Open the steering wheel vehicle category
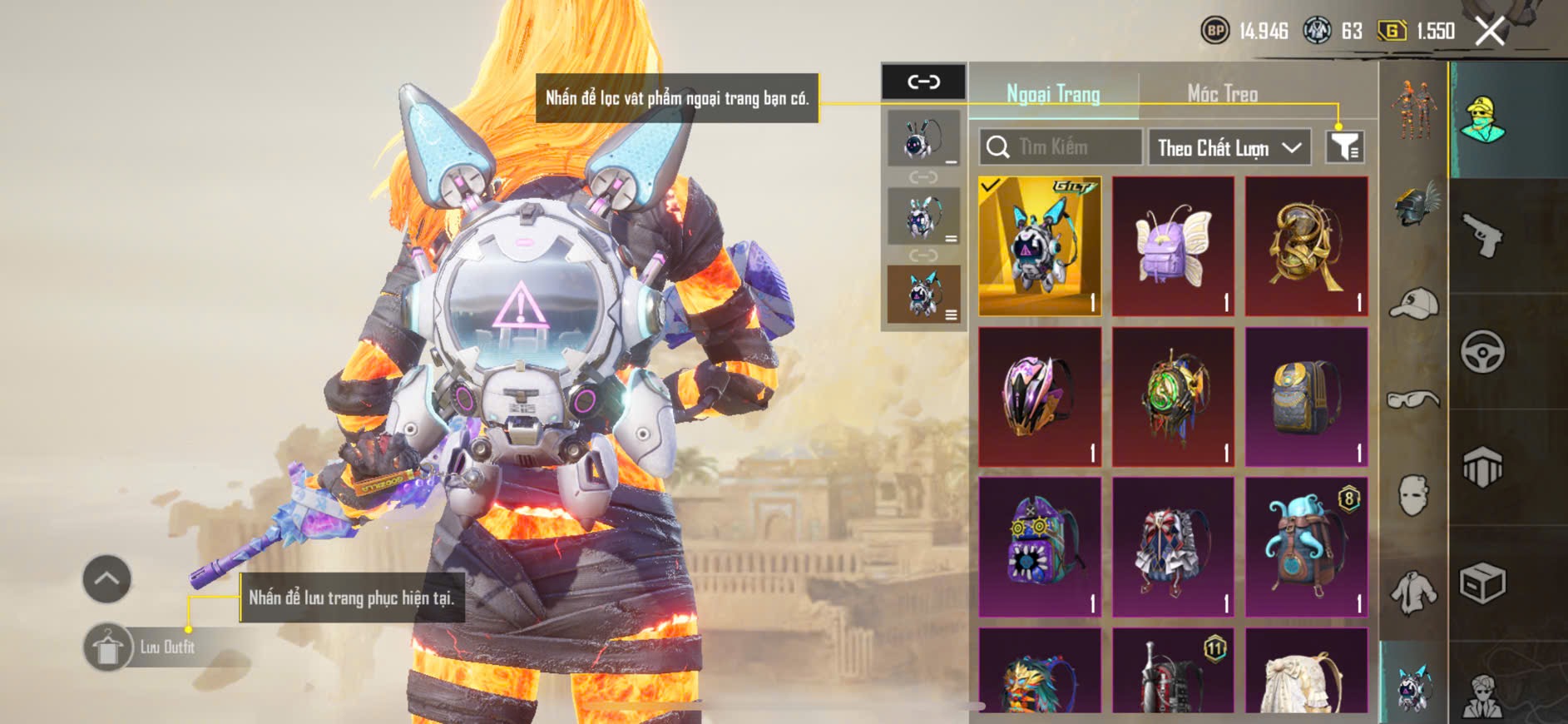The image size is (1568, 724). 1482,351
